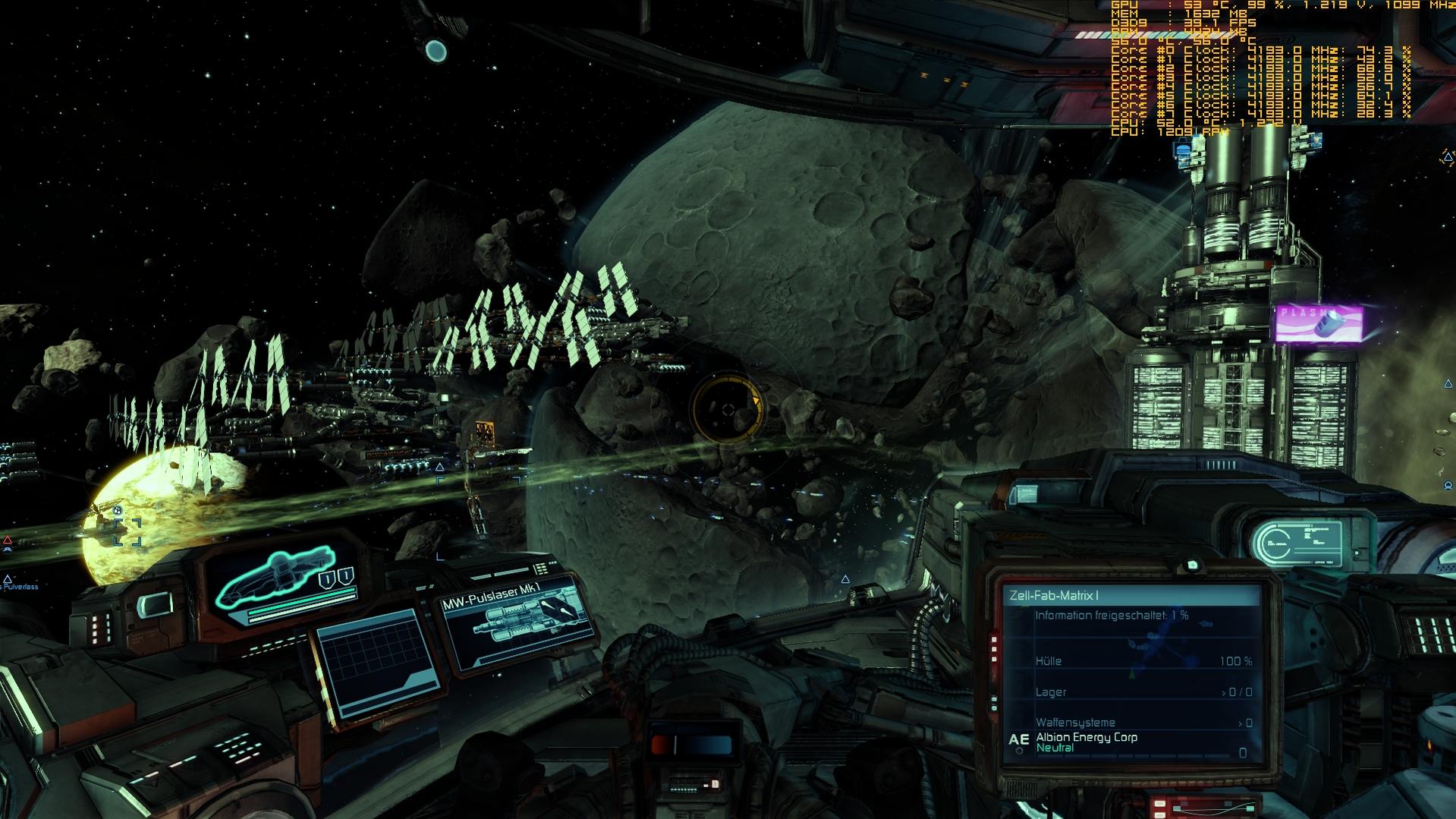The height and width of the screenshot is (819, 1456).
Task: Click the empty grid monitor on the dashboard
Action: point(377,663)
